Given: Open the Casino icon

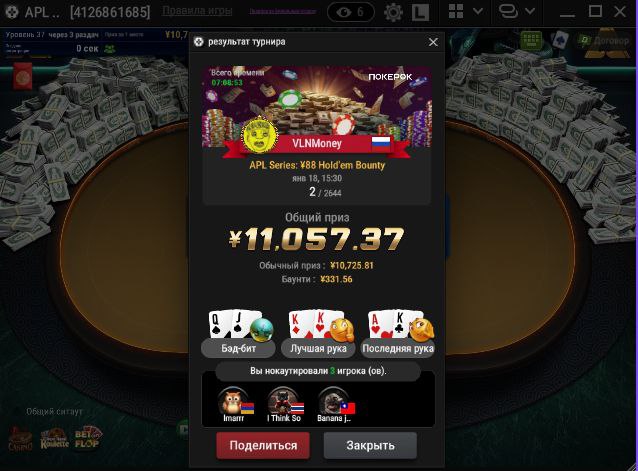Looking at the screenshot, I should tap(18, 438).
